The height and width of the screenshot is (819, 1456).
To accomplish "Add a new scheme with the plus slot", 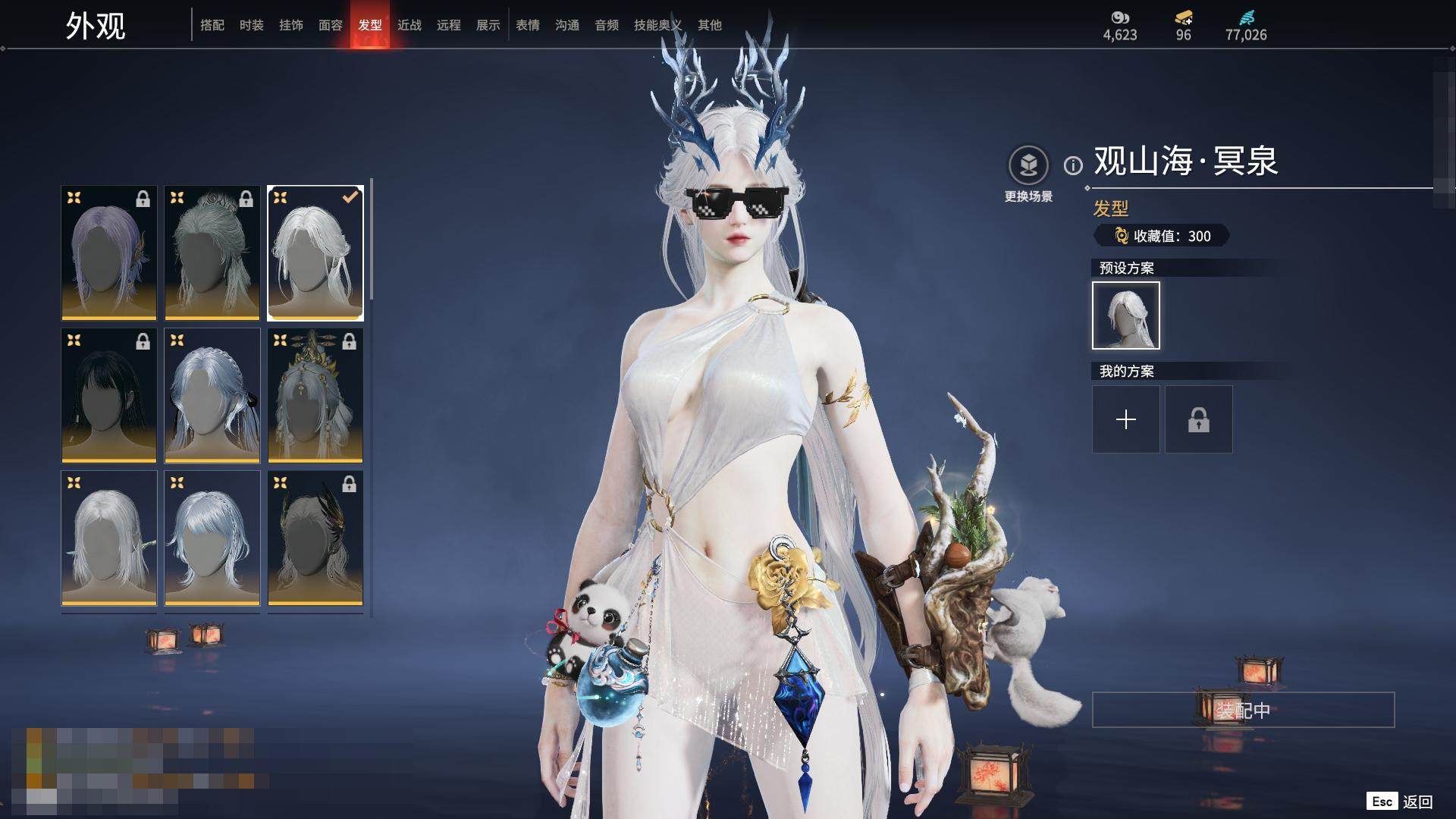I will (1125, 419).
